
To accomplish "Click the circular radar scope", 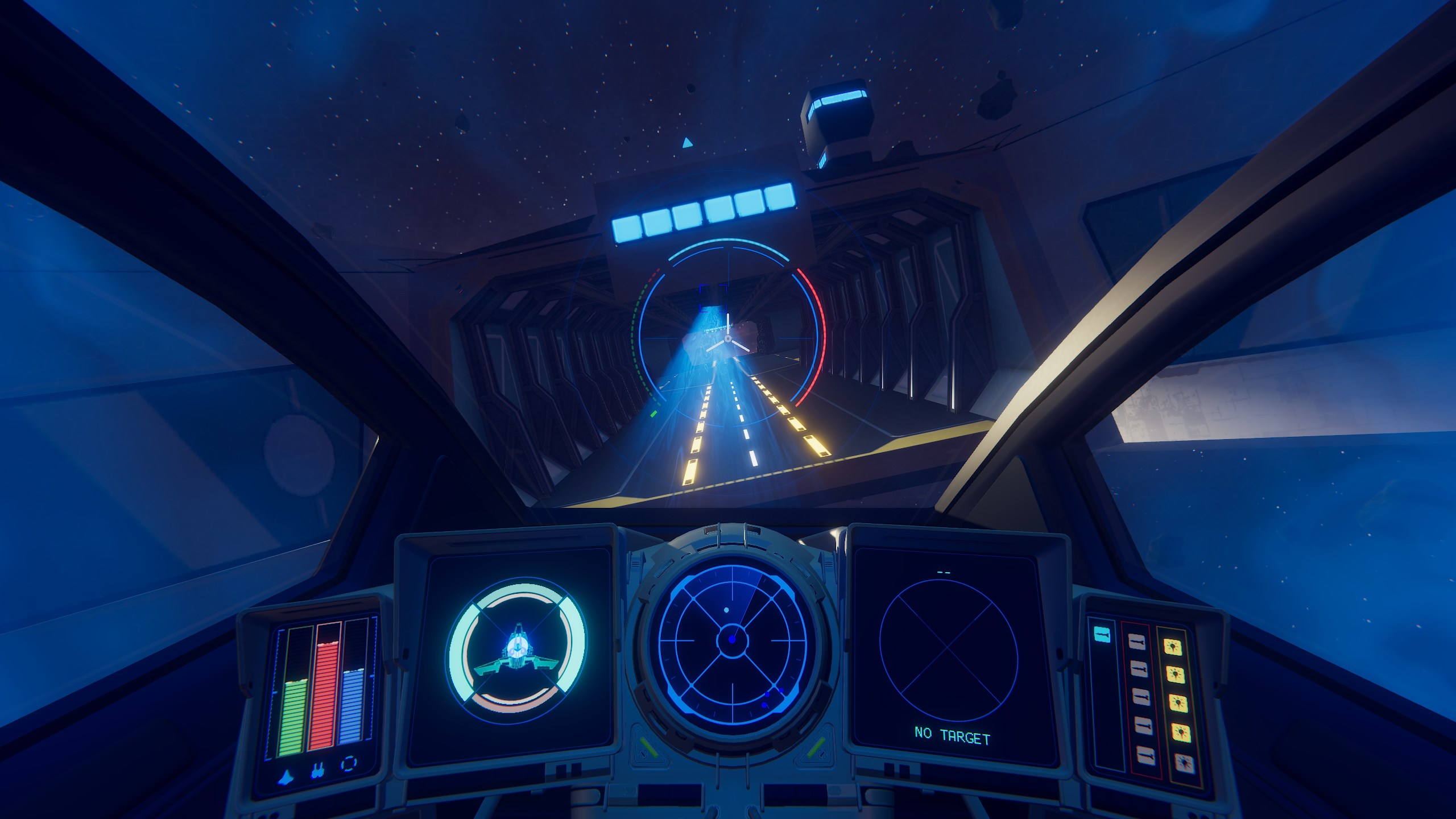I will coord(732,640).
